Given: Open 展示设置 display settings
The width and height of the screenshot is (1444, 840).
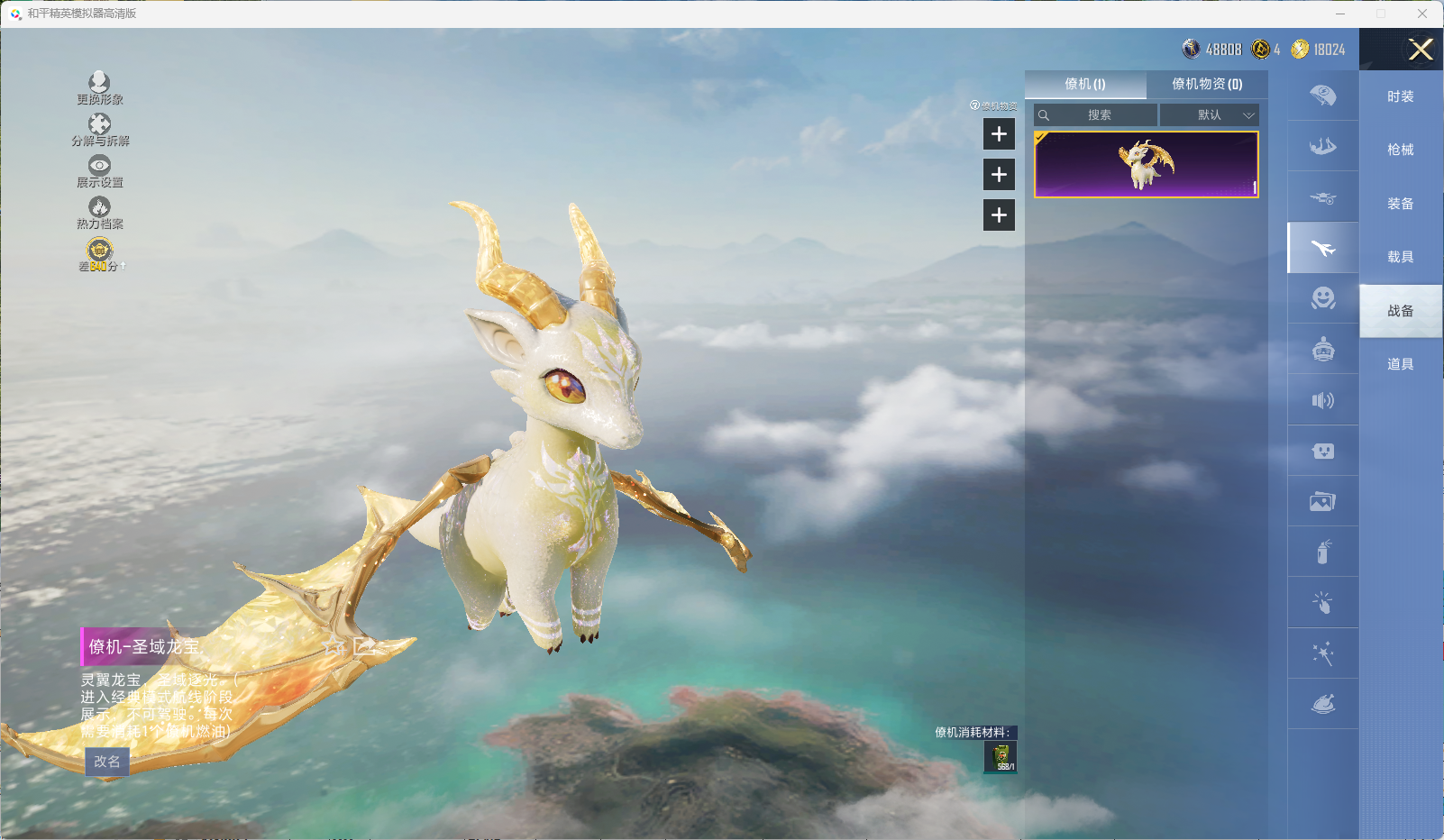Looking at the screenshot, I should point(99,171).
